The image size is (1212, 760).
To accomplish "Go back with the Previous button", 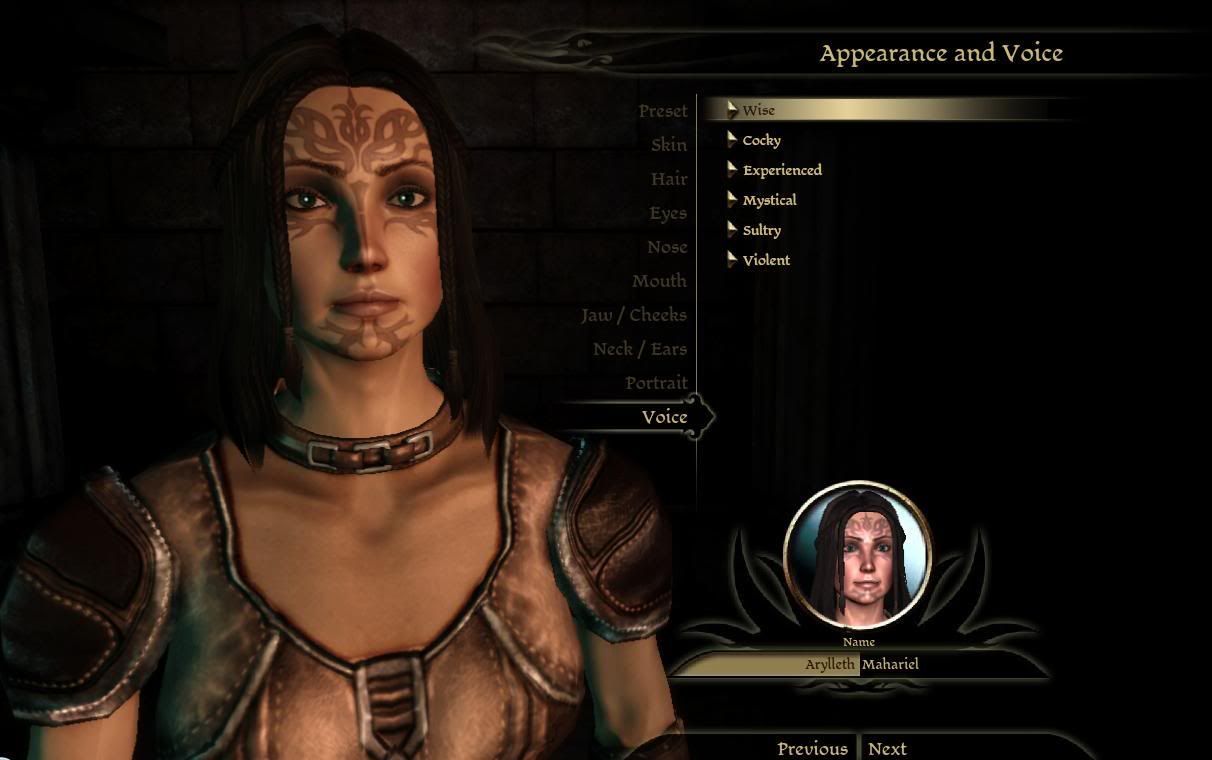I will coord(812,748).
